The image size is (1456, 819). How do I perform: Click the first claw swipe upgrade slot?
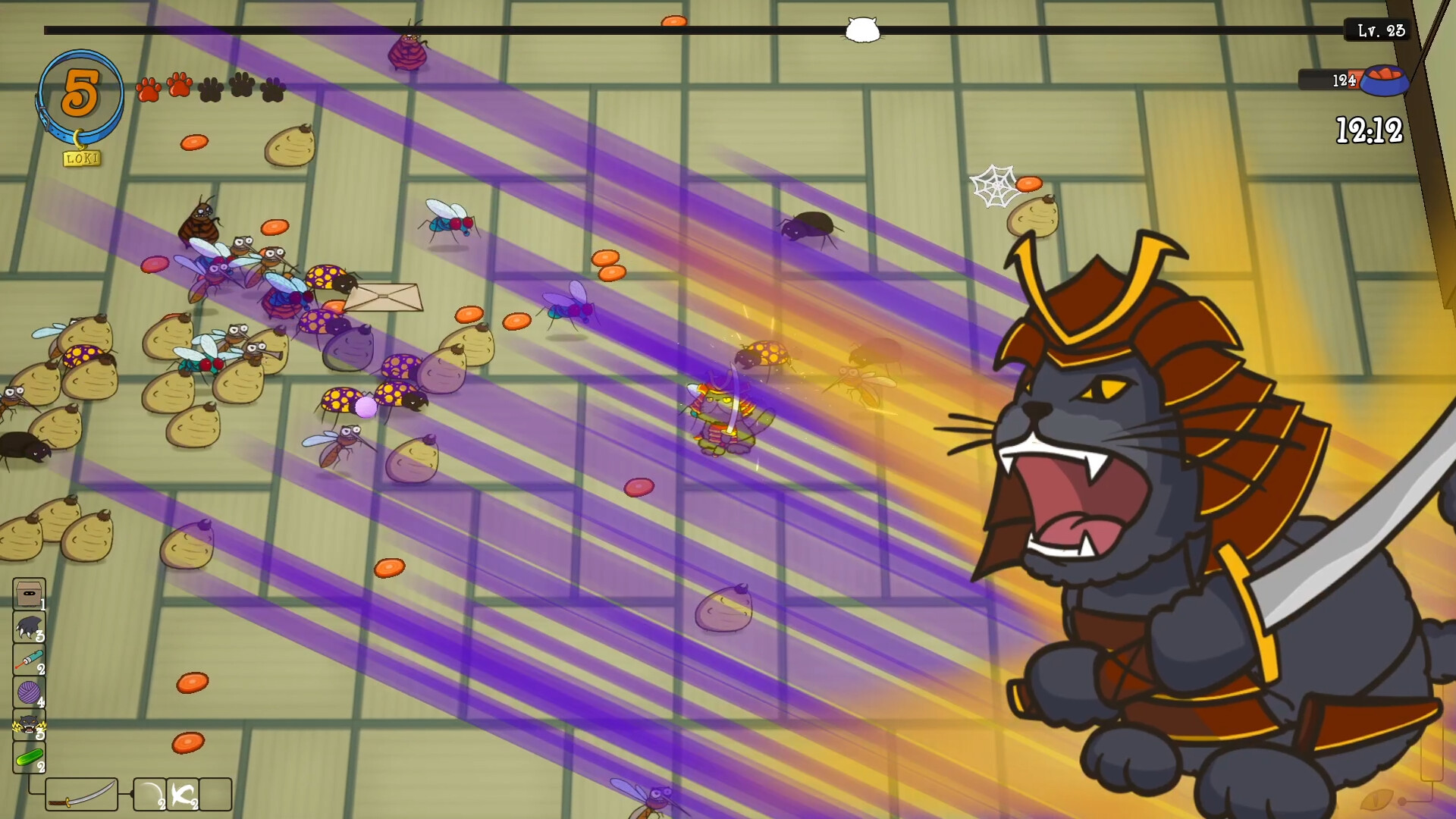(x=149, y=795)
